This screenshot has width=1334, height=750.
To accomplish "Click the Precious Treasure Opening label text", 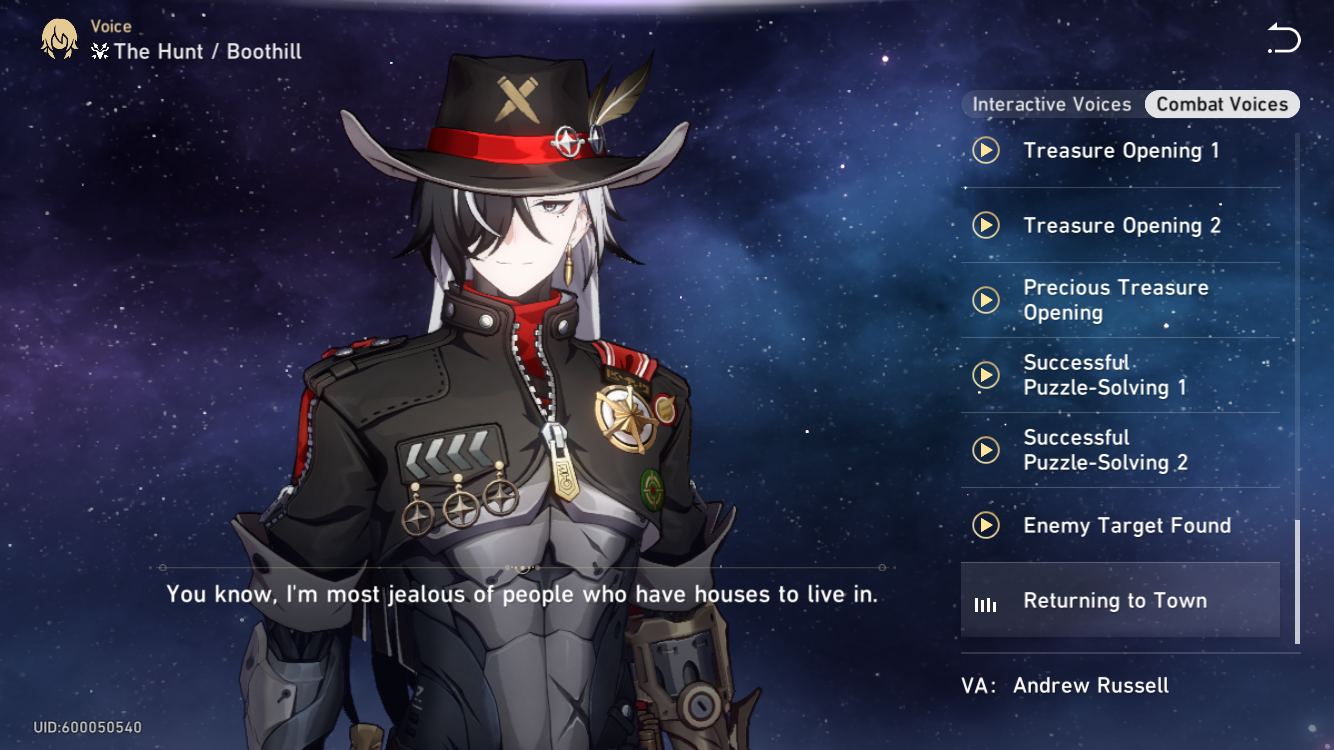I will pos(1116,300).
